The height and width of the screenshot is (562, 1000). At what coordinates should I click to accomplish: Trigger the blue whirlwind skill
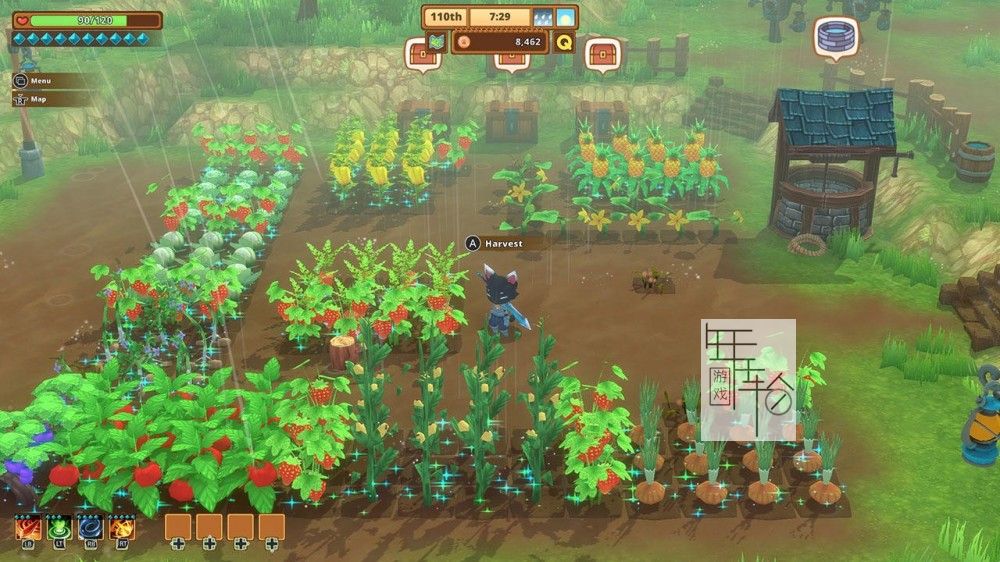[90, 527]
